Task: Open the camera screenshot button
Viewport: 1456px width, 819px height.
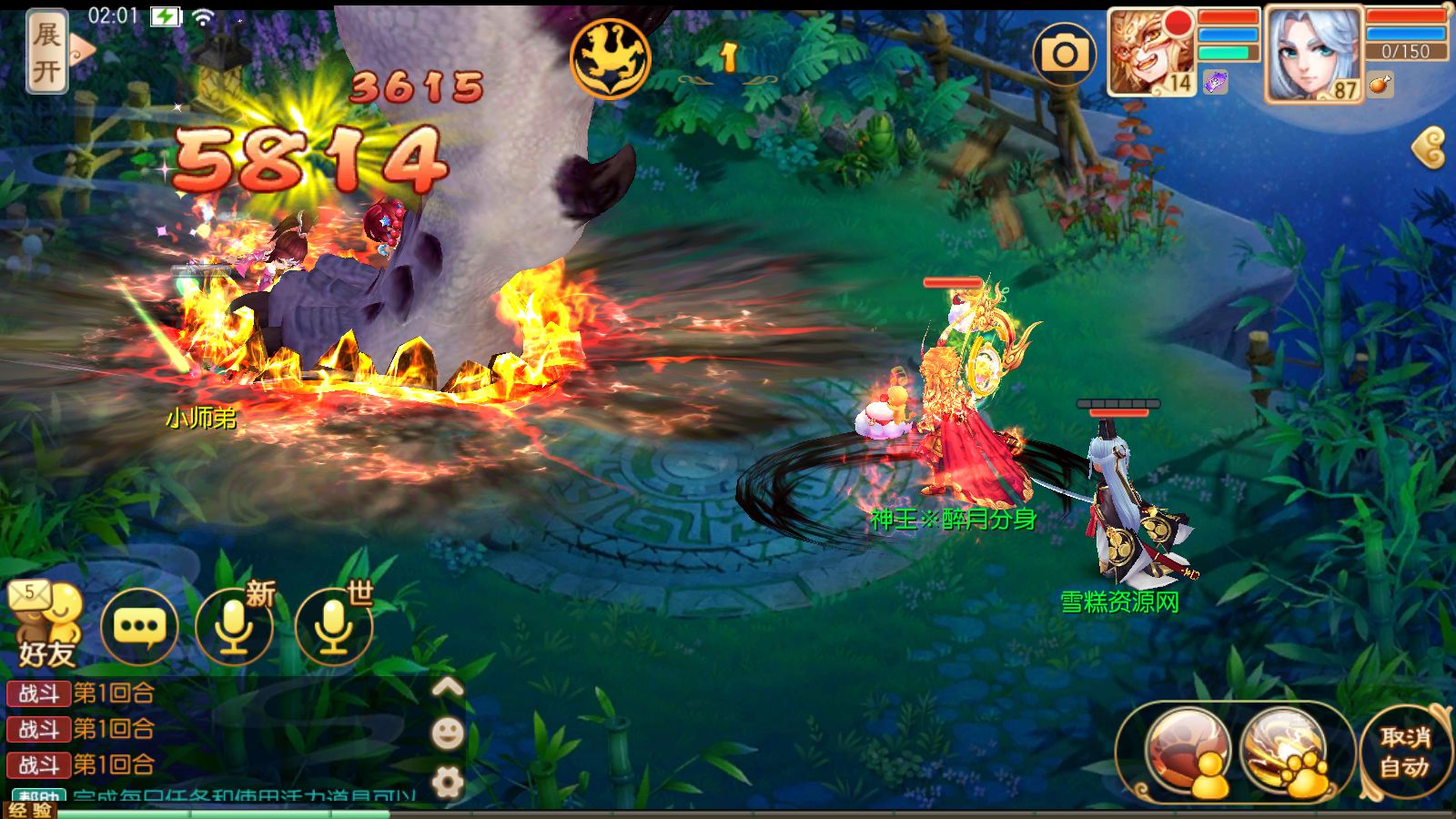Action: point(1064,55)
